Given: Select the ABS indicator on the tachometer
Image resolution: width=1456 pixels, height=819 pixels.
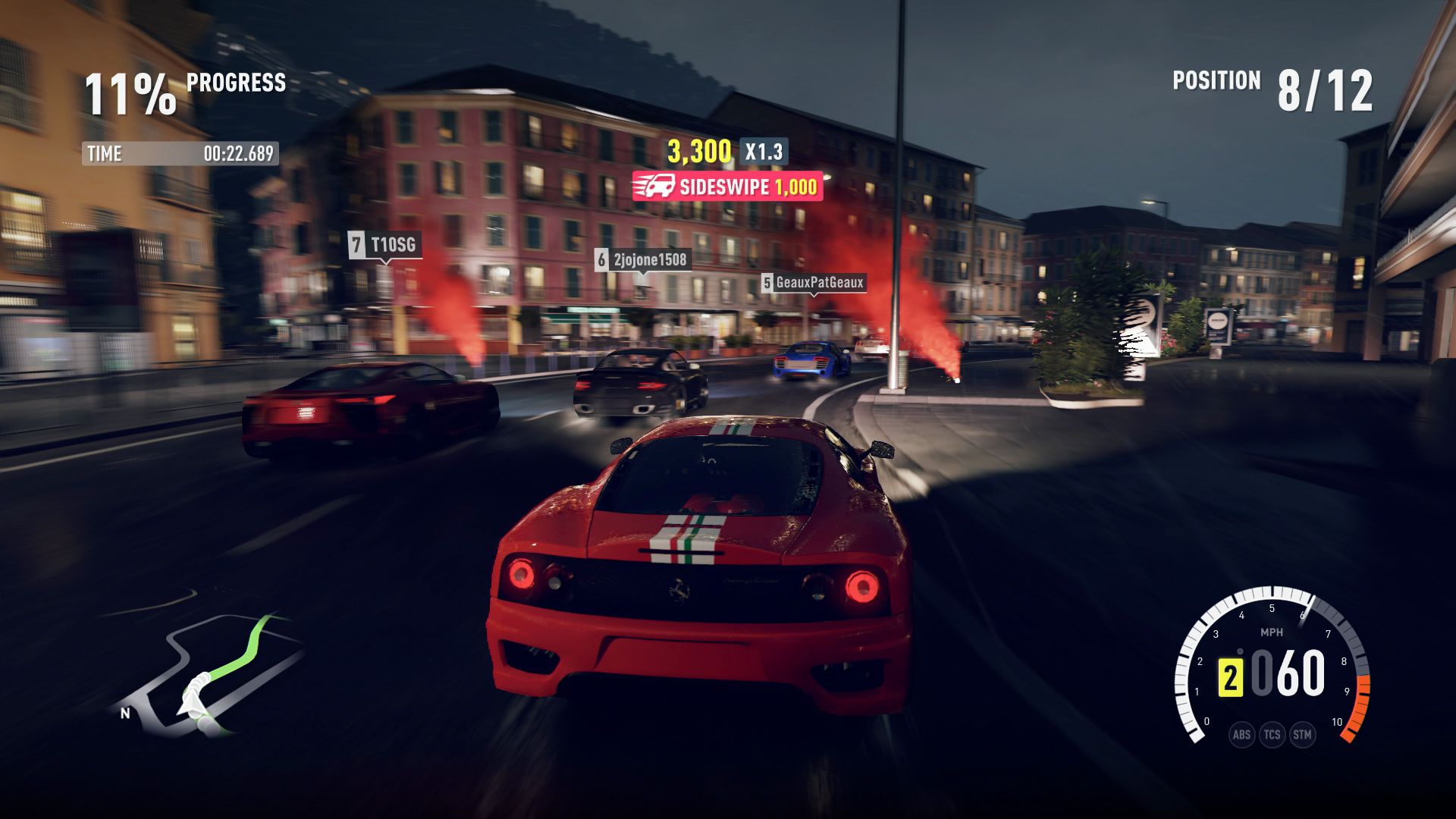Looking at the screenshot, I should click(1241, 734).
